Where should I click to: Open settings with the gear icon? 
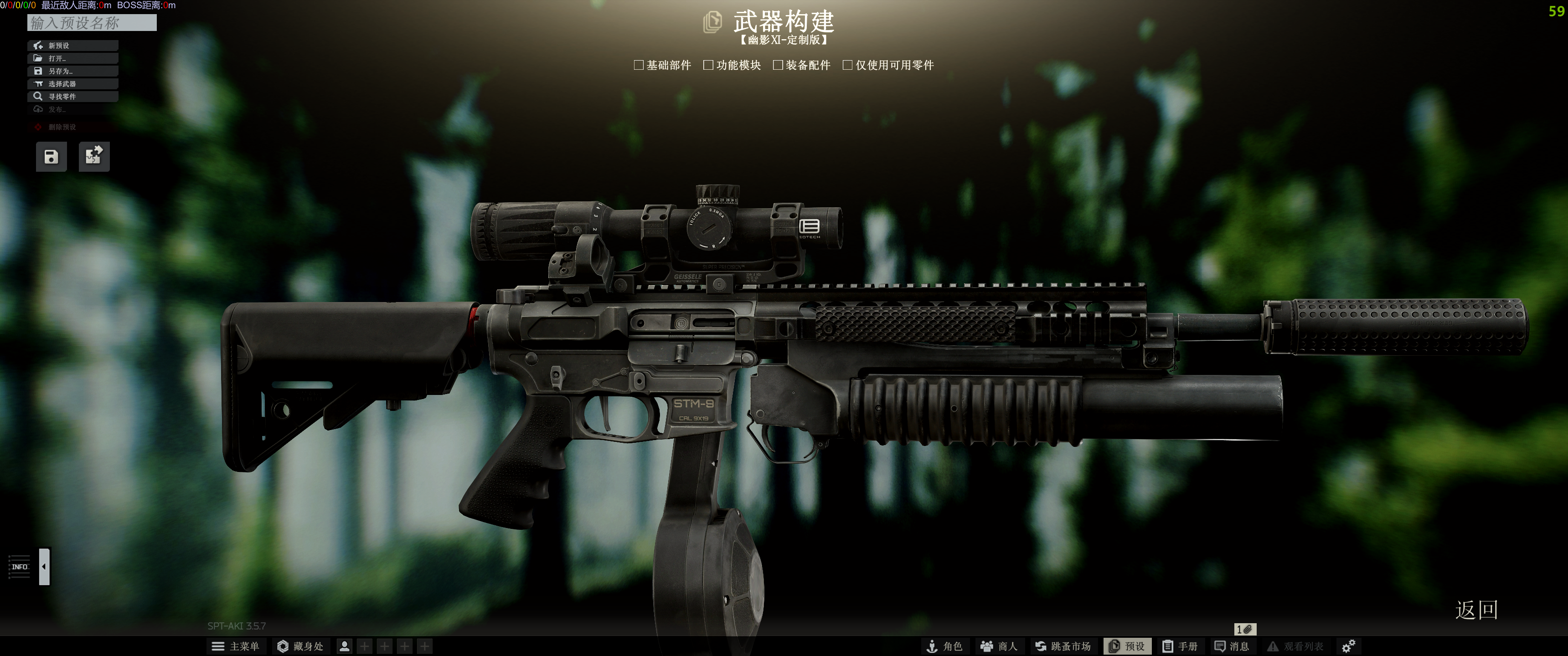(1348, 646)
